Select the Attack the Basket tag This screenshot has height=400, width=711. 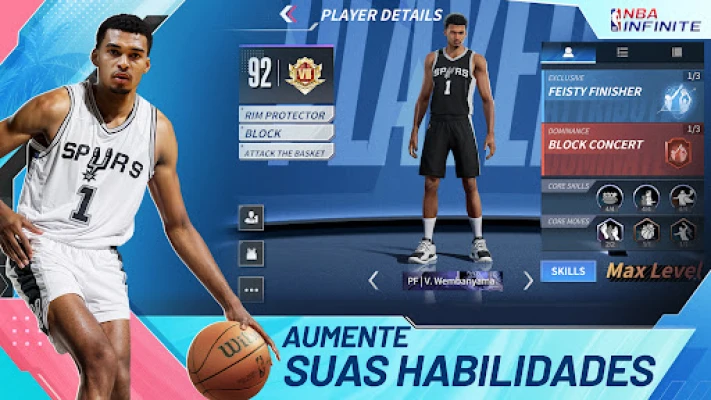286,151
